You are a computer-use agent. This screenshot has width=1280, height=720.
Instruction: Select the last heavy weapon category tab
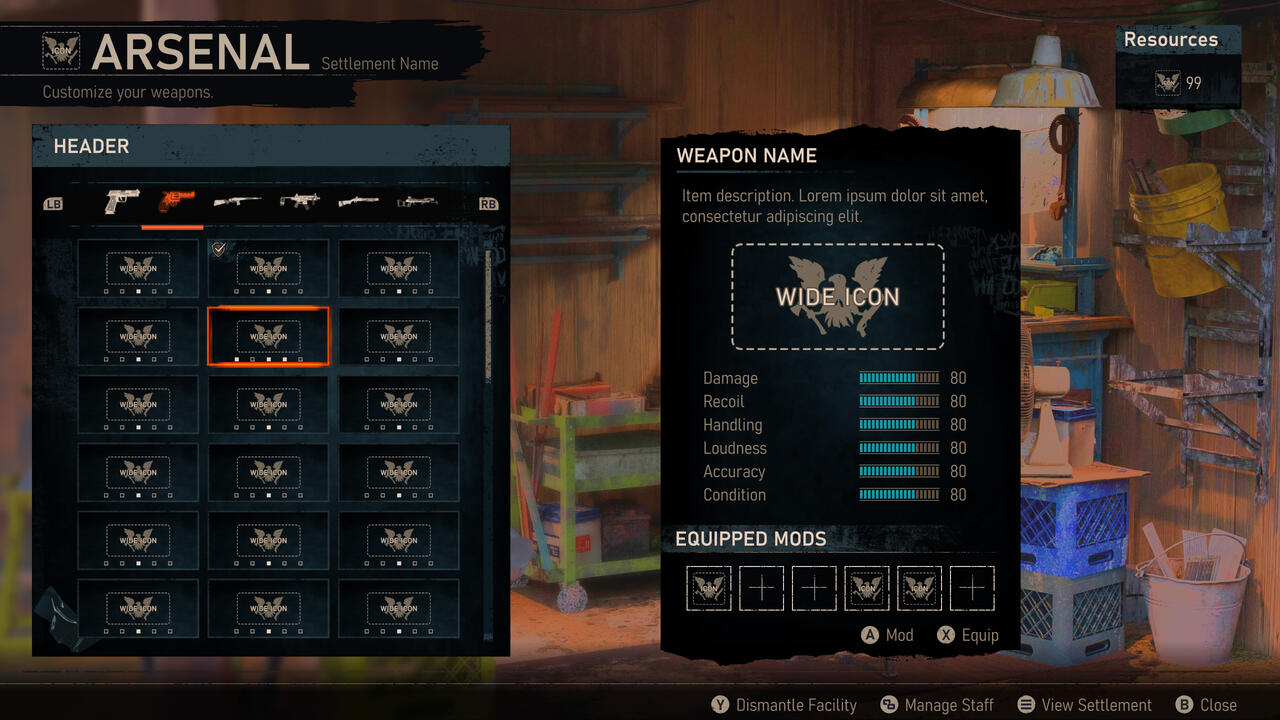pyautogui.click(x=417, y=202)
